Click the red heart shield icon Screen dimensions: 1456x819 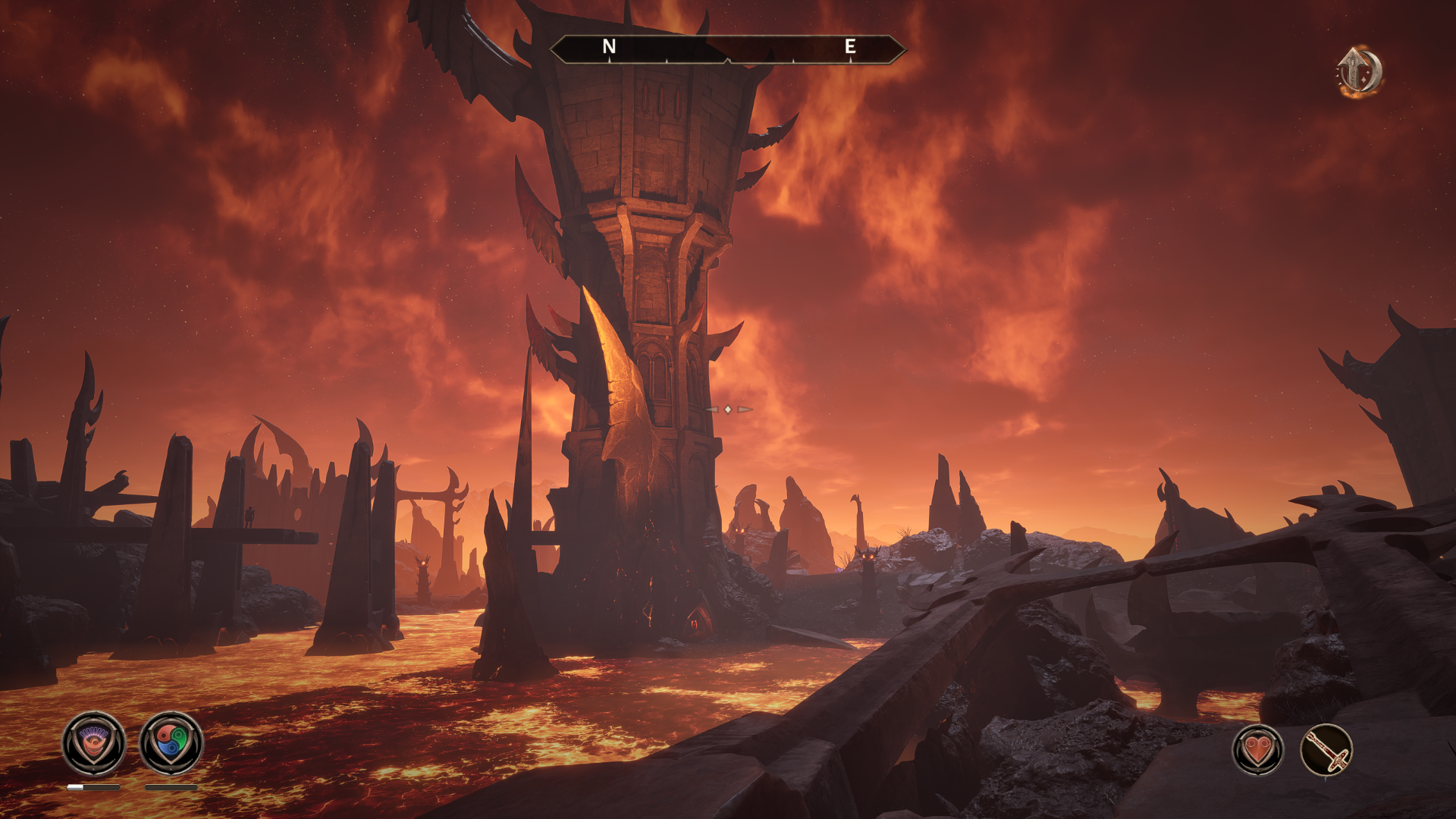tap(1258, 750)
